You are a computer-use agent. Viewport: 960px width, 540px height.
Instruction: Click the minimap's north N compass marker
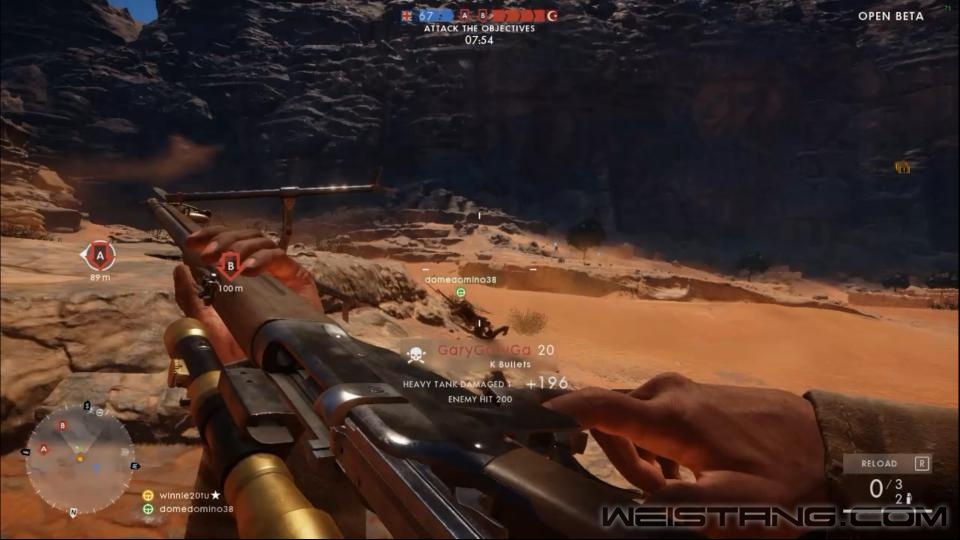tap(73, 513)
